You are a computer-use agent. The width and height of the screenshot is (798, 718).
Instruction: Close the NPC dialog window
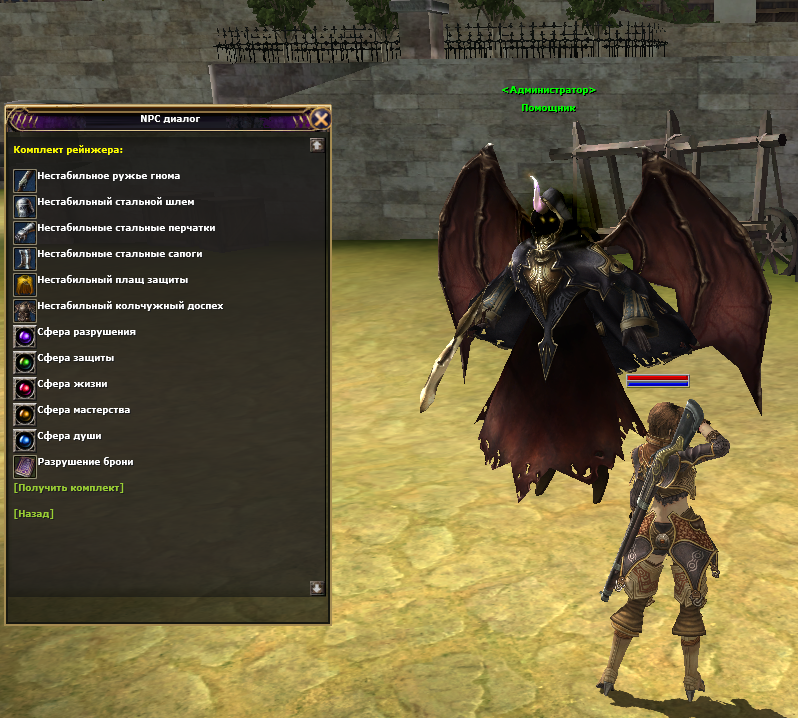pyautogui.click(x=320, y=119)
